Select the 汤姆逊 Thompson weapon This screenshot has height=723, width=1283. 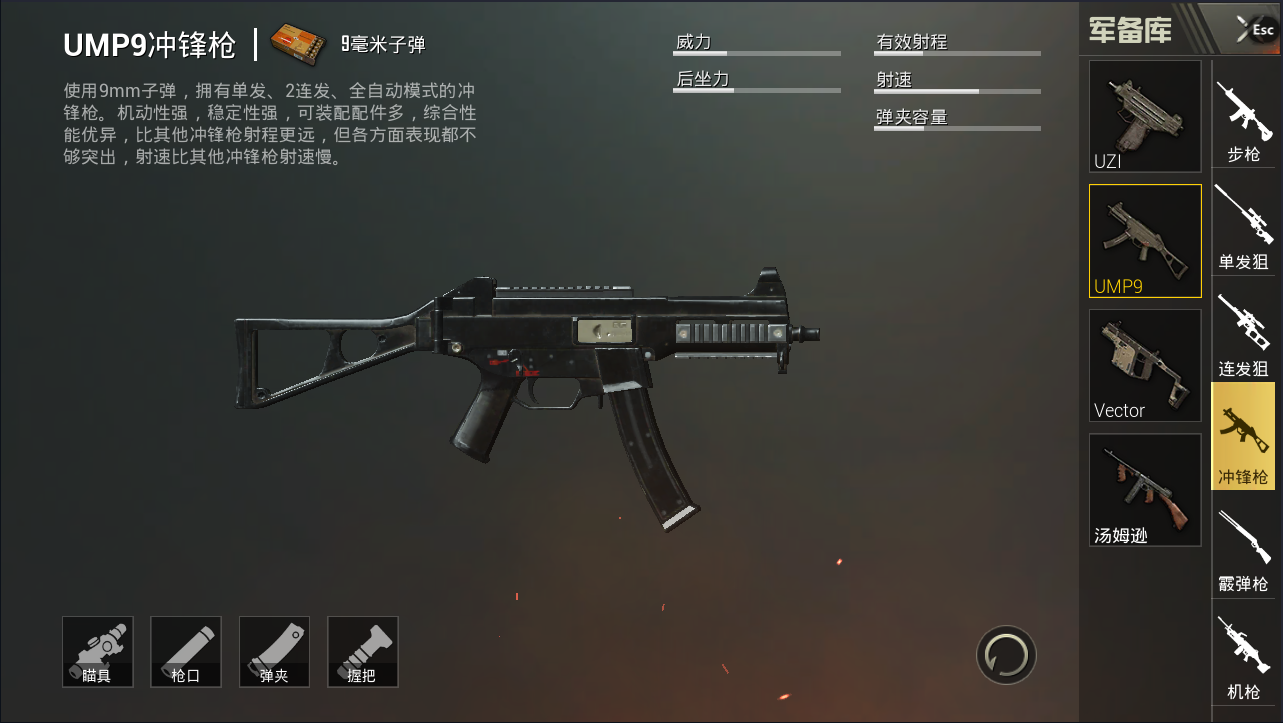click(1144, 490)
